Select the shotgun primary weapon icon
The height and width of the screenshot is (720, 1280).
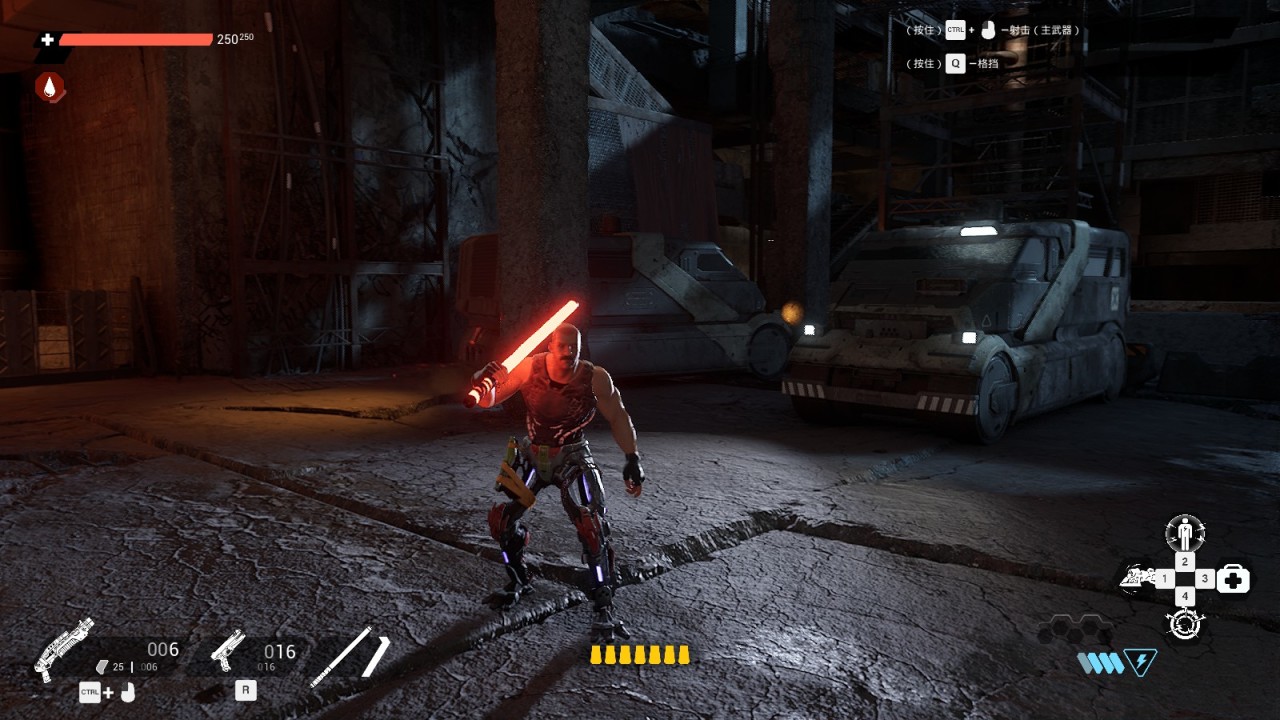64,649
